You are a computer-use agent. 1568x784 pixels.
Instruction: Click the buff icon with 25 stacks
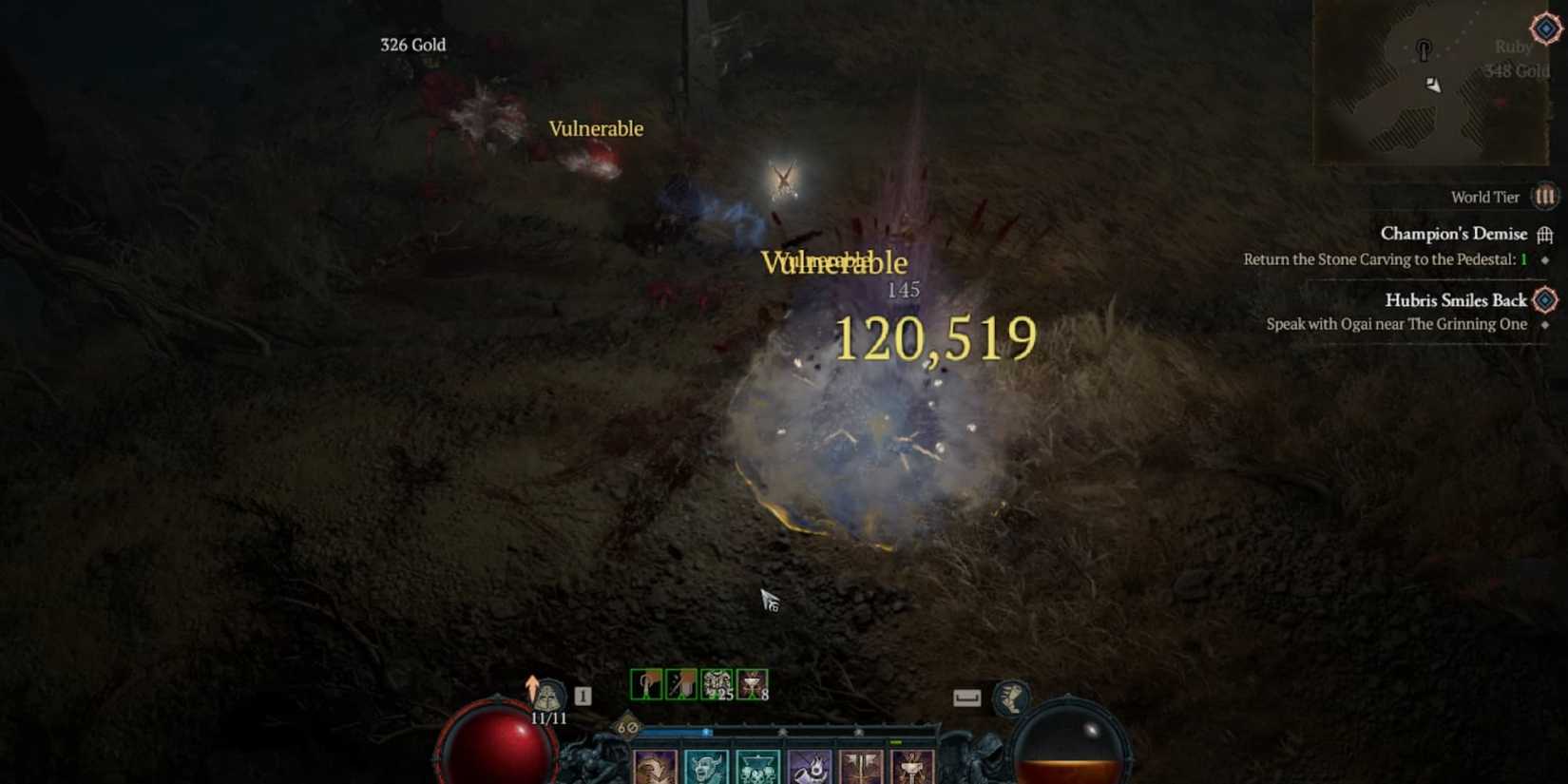tap(715, 684)
